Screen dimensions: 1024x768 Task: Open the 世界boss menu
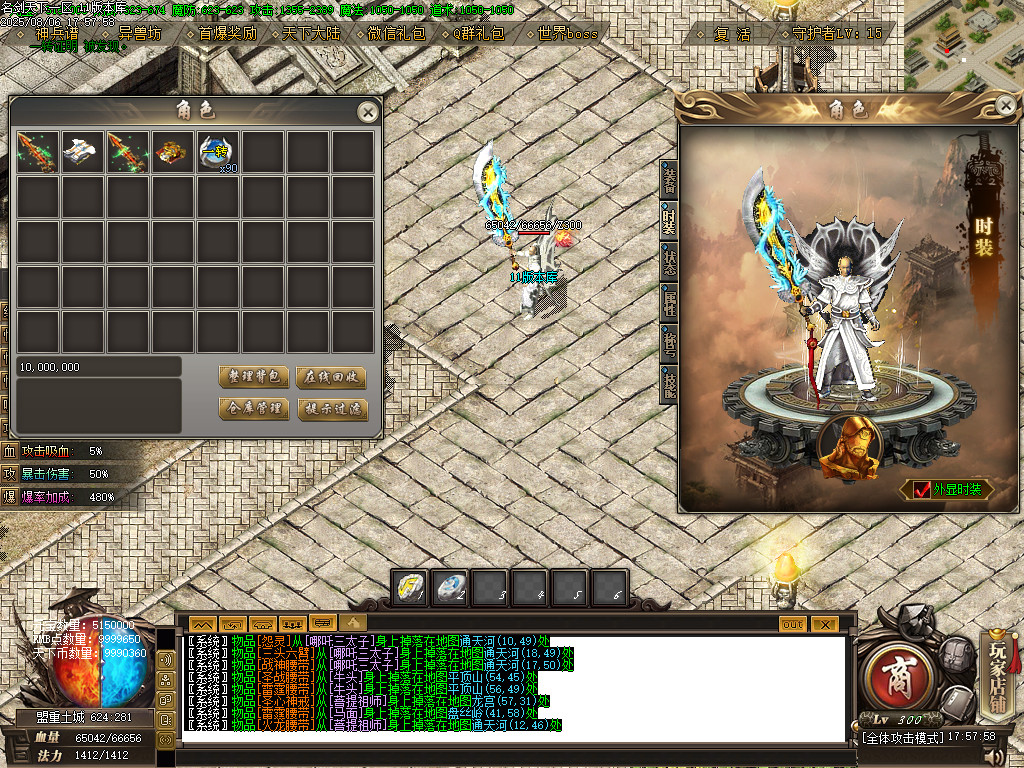tap(566, 33)
